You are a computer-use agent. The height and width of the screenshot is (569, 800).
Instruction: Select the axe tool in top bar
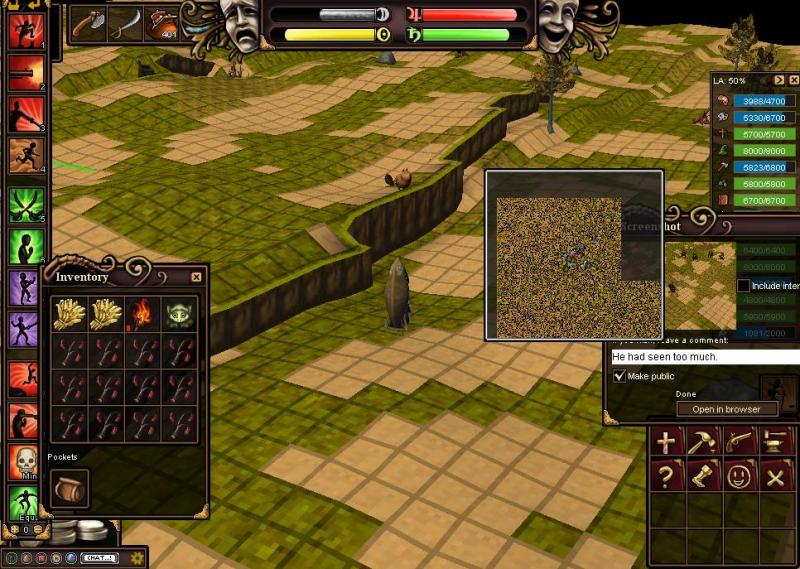coord(89,23)
